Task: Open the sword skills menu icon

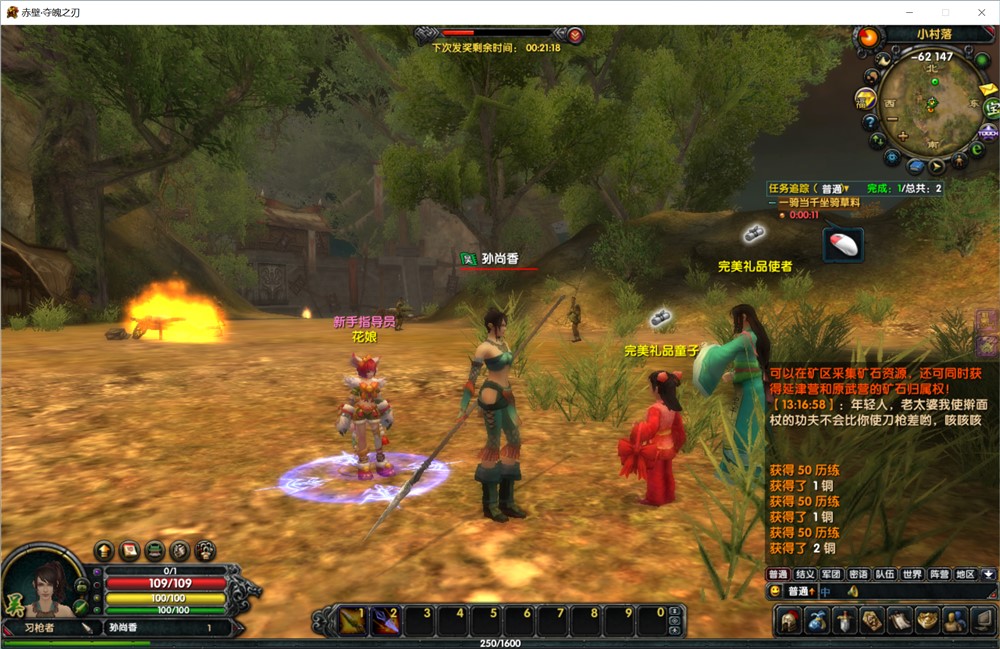Action: pos(845,620)
